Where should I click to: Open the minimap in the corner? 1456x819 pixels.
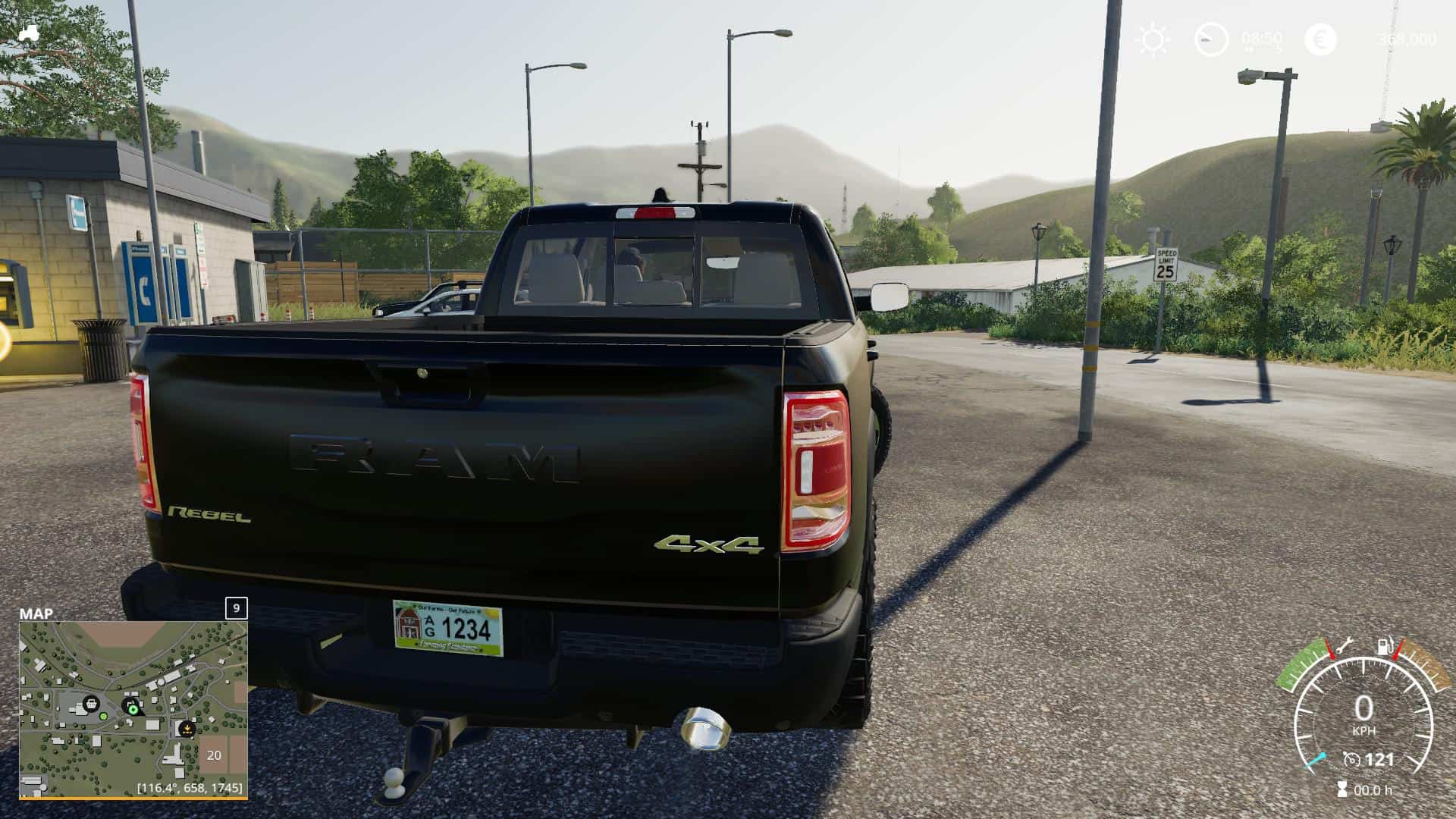pyautogui.click(x=133, y=709)
